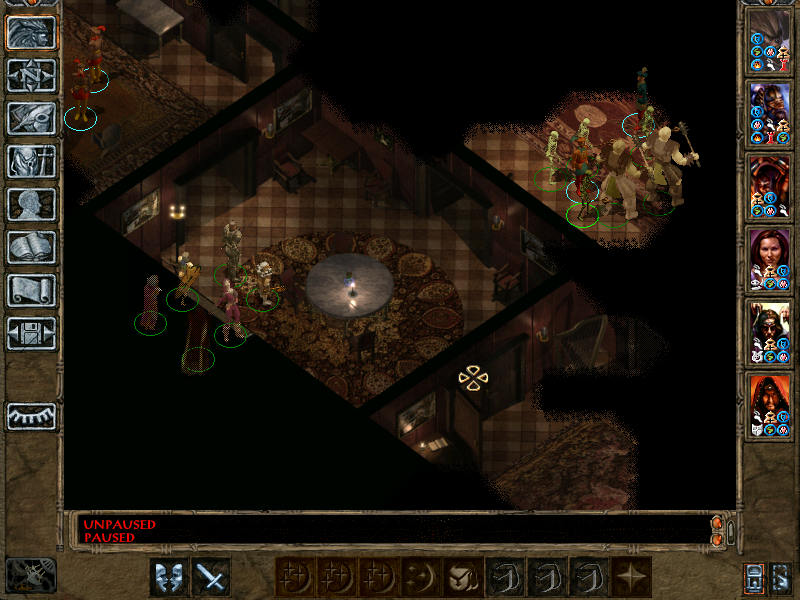Click the Return to Game sidebar button
This screenshot has width=800, height=600.
click(32, 31)
